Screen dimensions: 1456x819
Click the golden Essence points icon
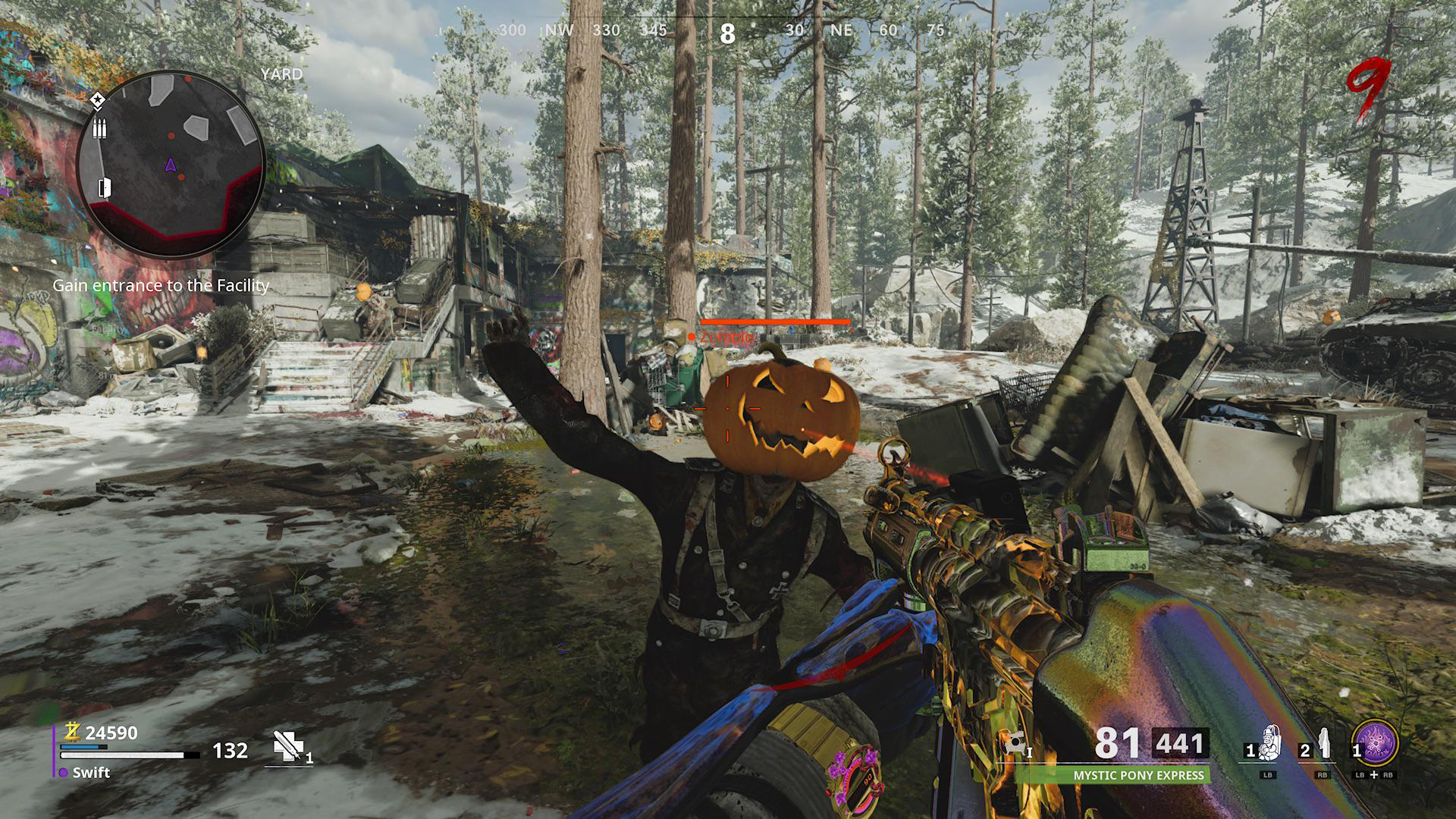[x=72, y=733]
